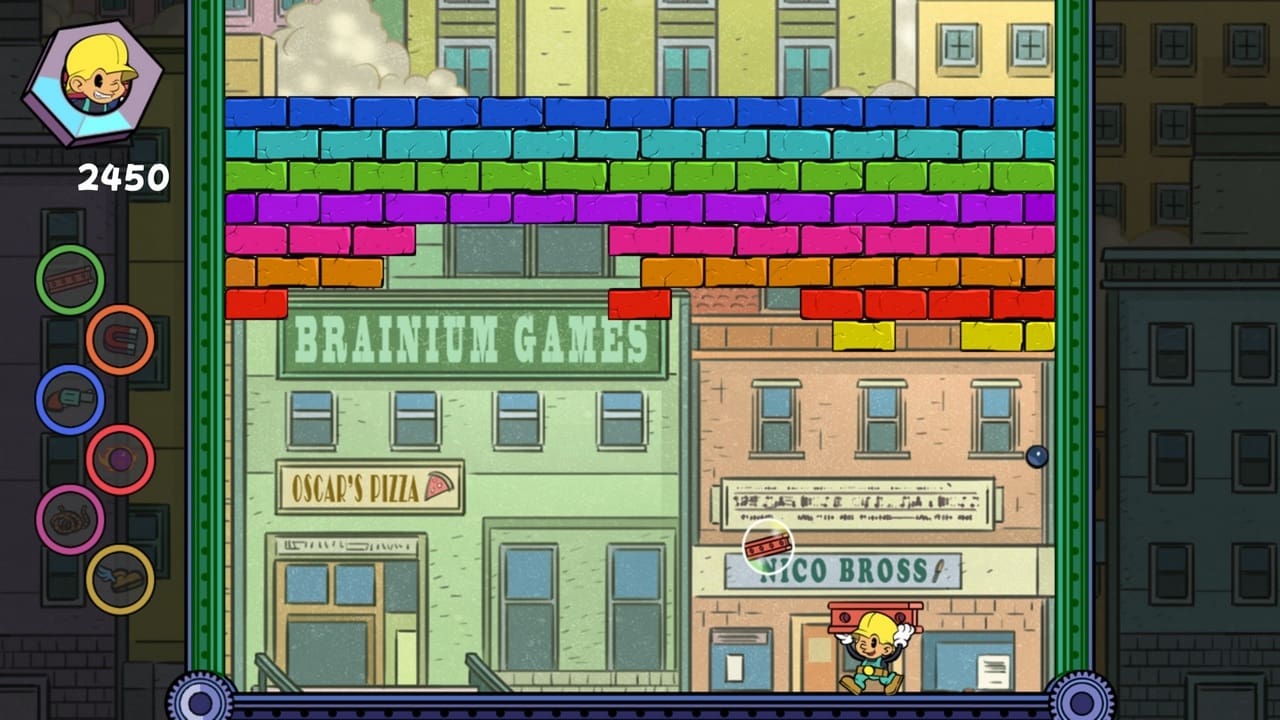Select the laser gun power-up icon
The height and width of the screenshot is (720, 1280).
click(68, 398)
